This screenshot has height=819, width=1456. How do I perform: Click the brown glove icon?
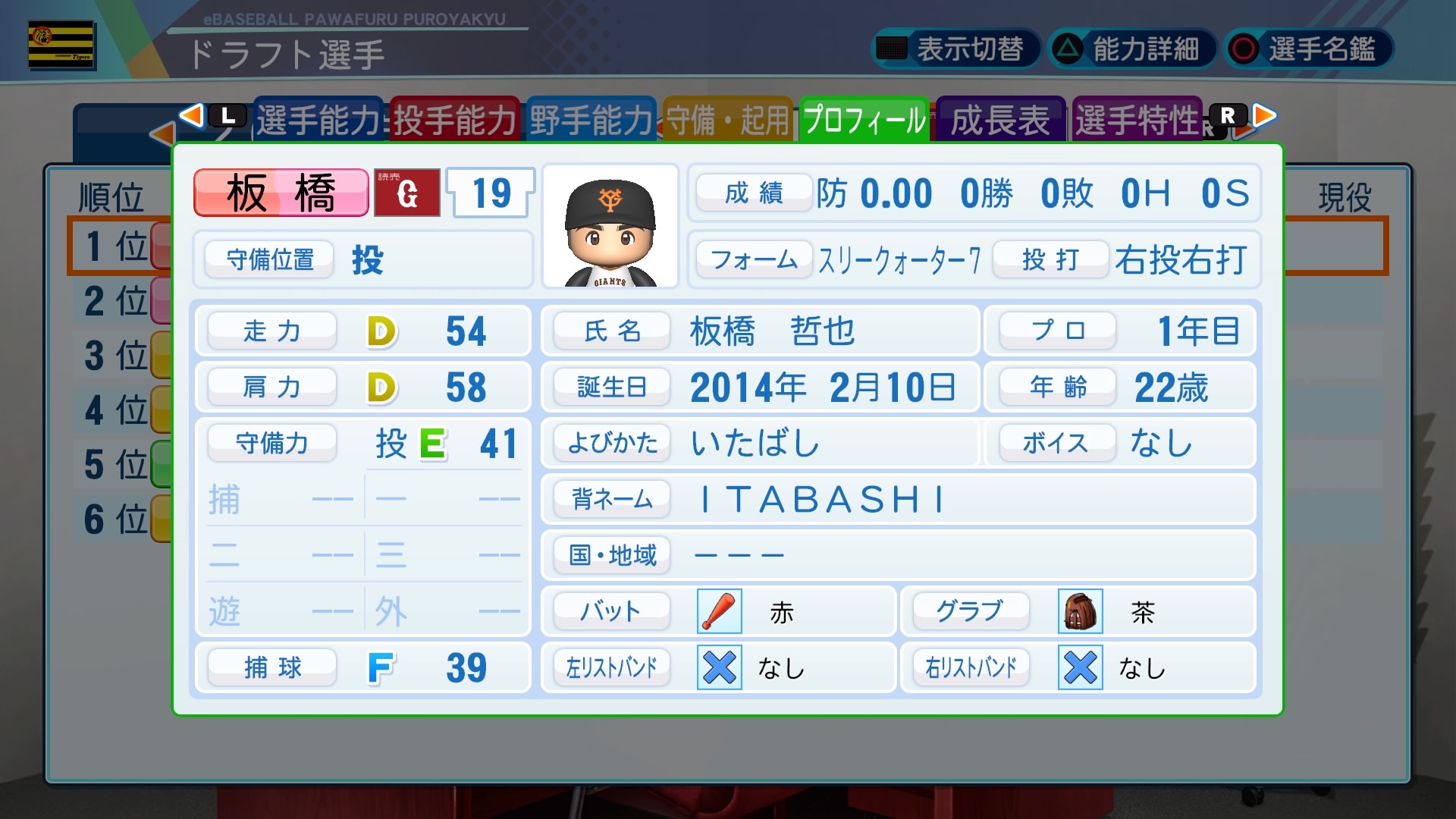tap(1080, 612)
